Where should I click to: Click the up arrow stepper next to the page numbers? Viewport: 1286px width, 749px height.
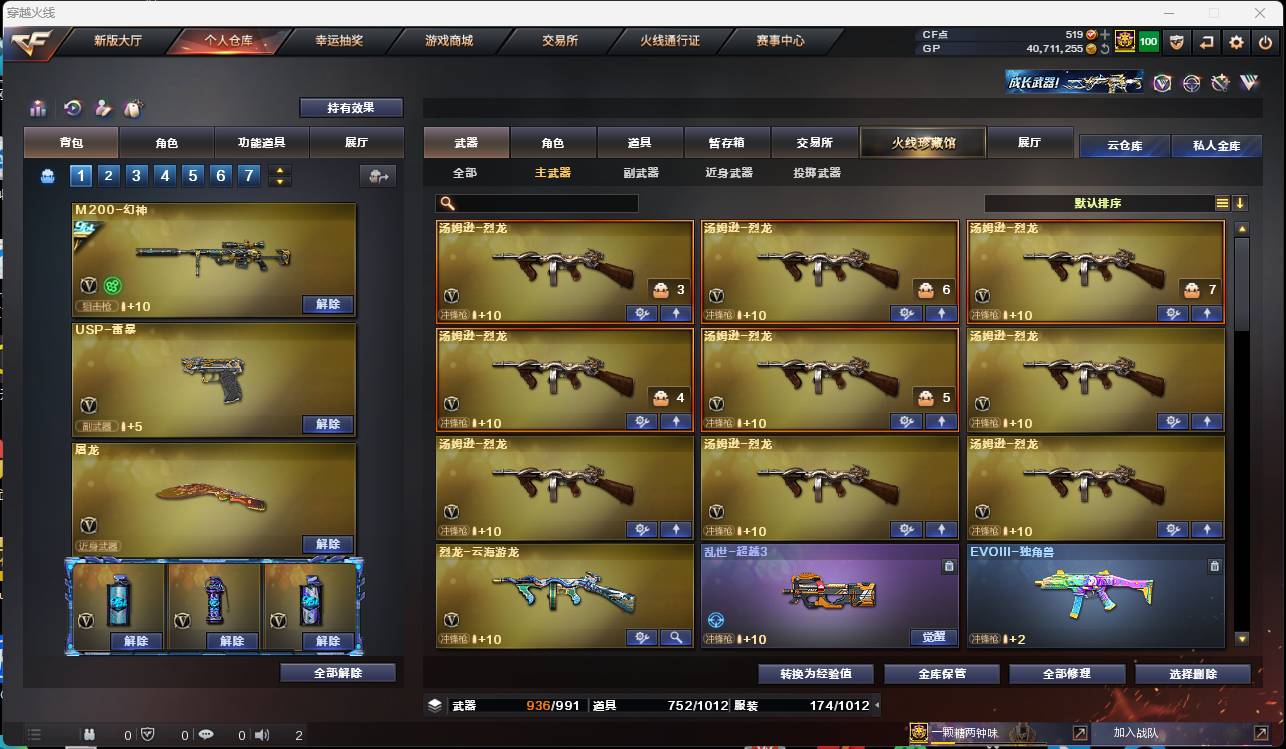coord(280,169)
